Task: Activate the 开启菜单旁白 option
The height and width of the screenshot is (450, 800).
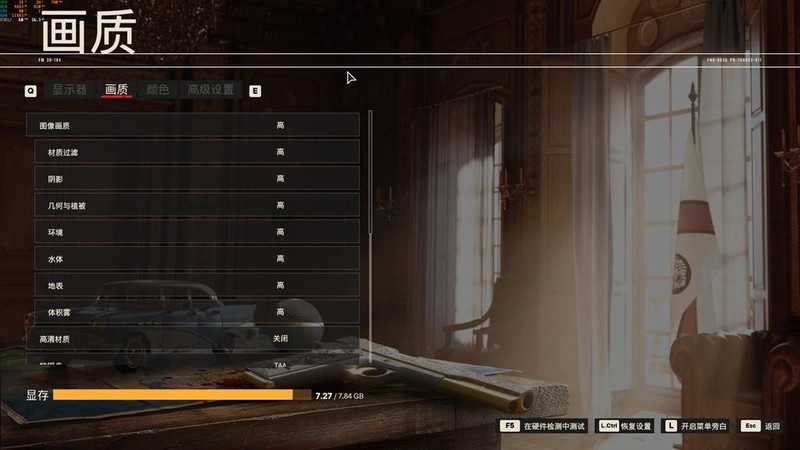Action: click(695, 426)
